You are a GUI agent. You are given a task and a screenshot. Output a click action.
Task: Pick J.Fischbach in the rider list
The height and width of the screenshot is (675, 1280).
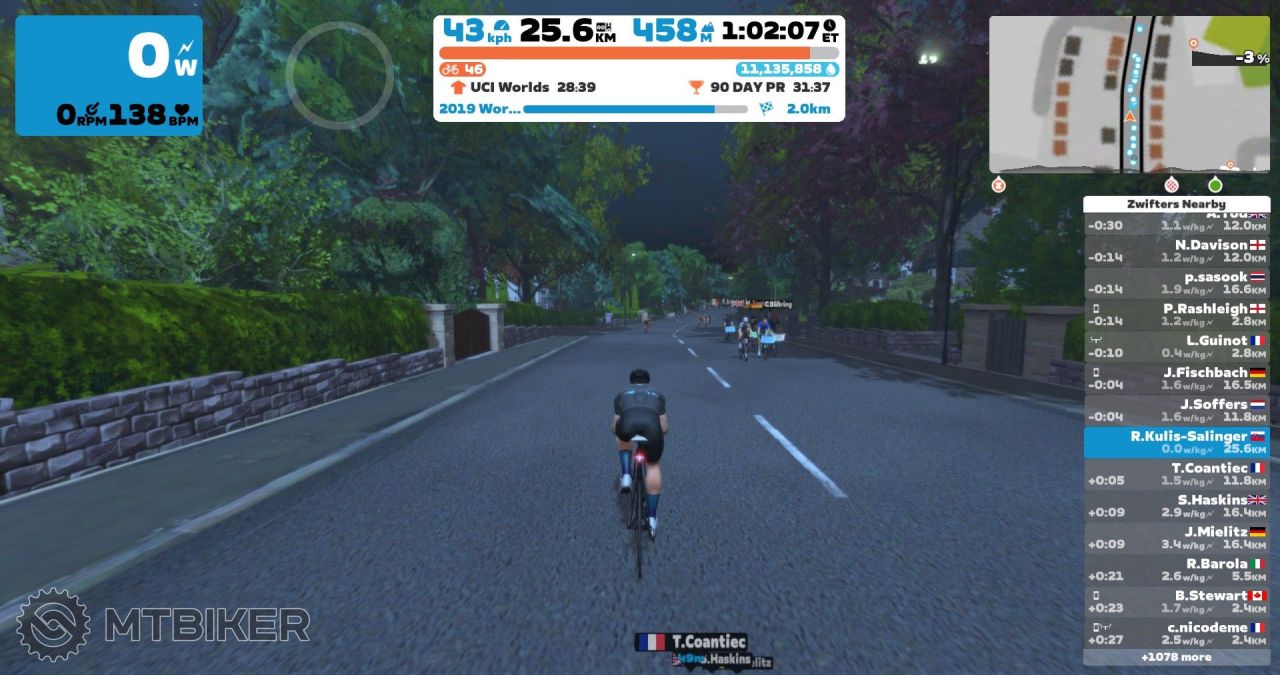pos(1176,379)
